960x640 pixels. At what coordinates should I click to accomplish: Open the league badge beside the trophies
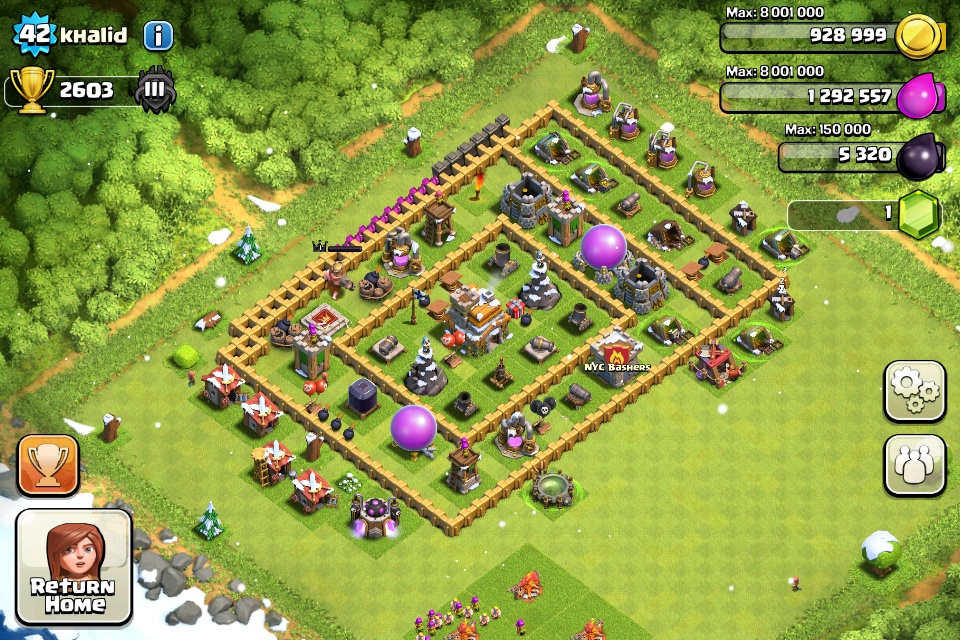tap(155, 89)
